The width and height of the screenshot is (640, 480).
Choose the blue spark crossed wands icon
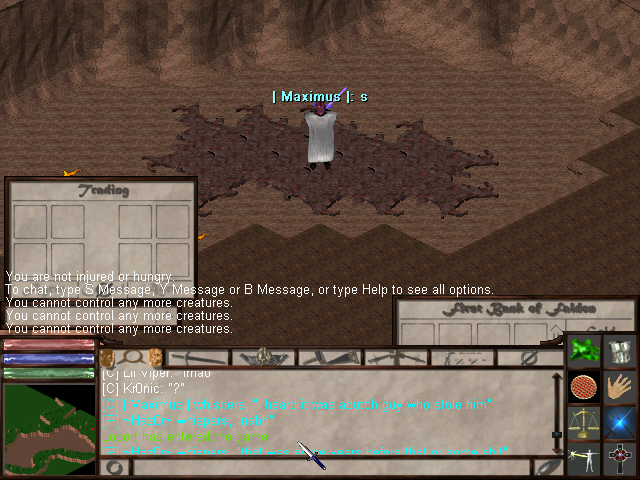[x=620, y=422]
